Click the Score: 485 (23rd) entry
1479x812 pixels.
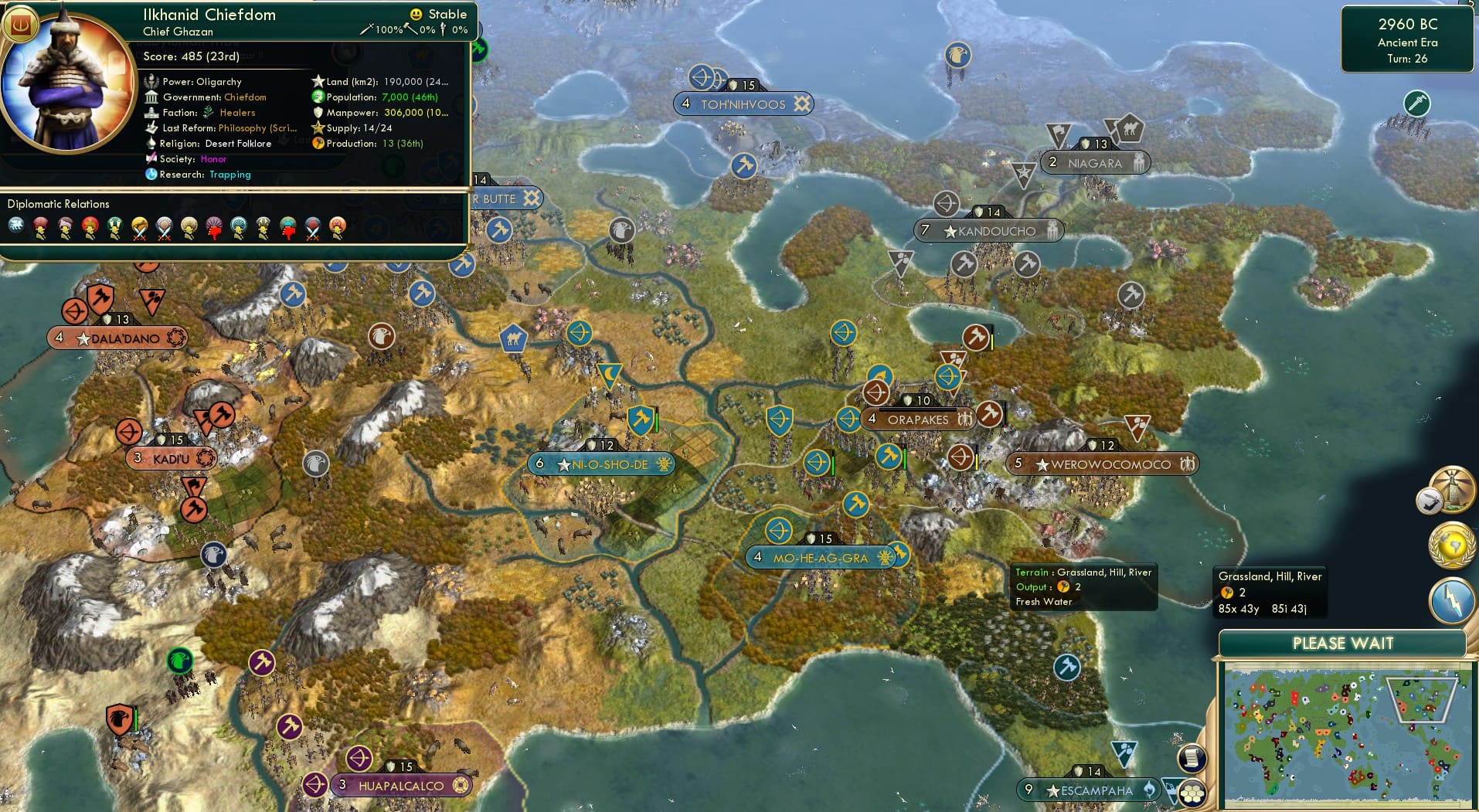(x=191, y=56)
